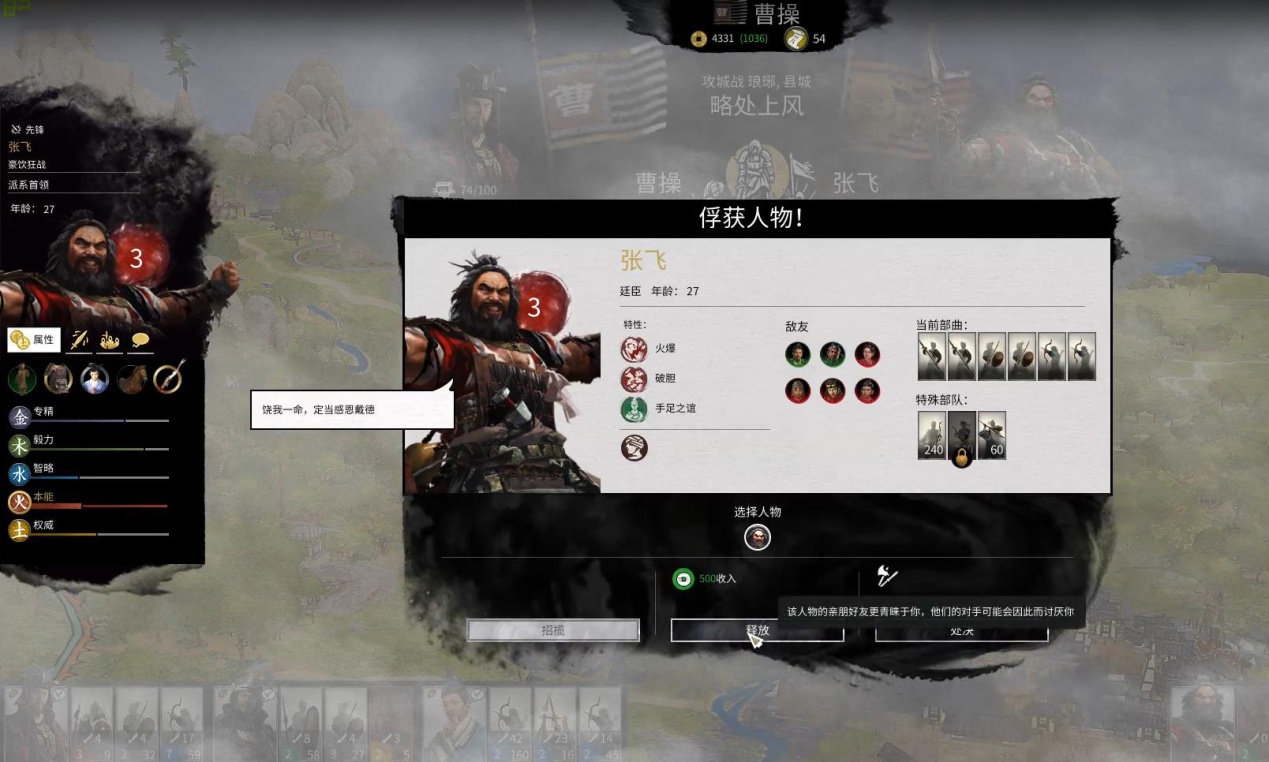Image resolution: width=1269 pixels, height=762 pixels.
Task: Select the horse mount equipment slot
Action: click(x=131, y=379)
